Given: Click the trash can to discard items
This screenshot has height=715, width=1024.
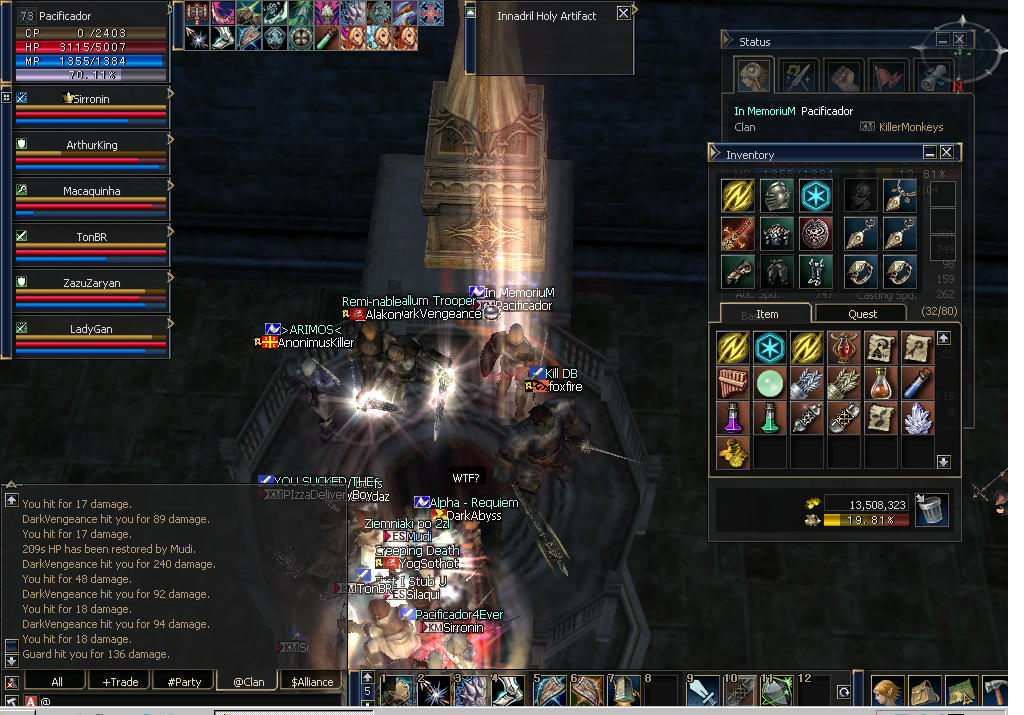Looking at the screenshot, I should (x=931, y=510).
